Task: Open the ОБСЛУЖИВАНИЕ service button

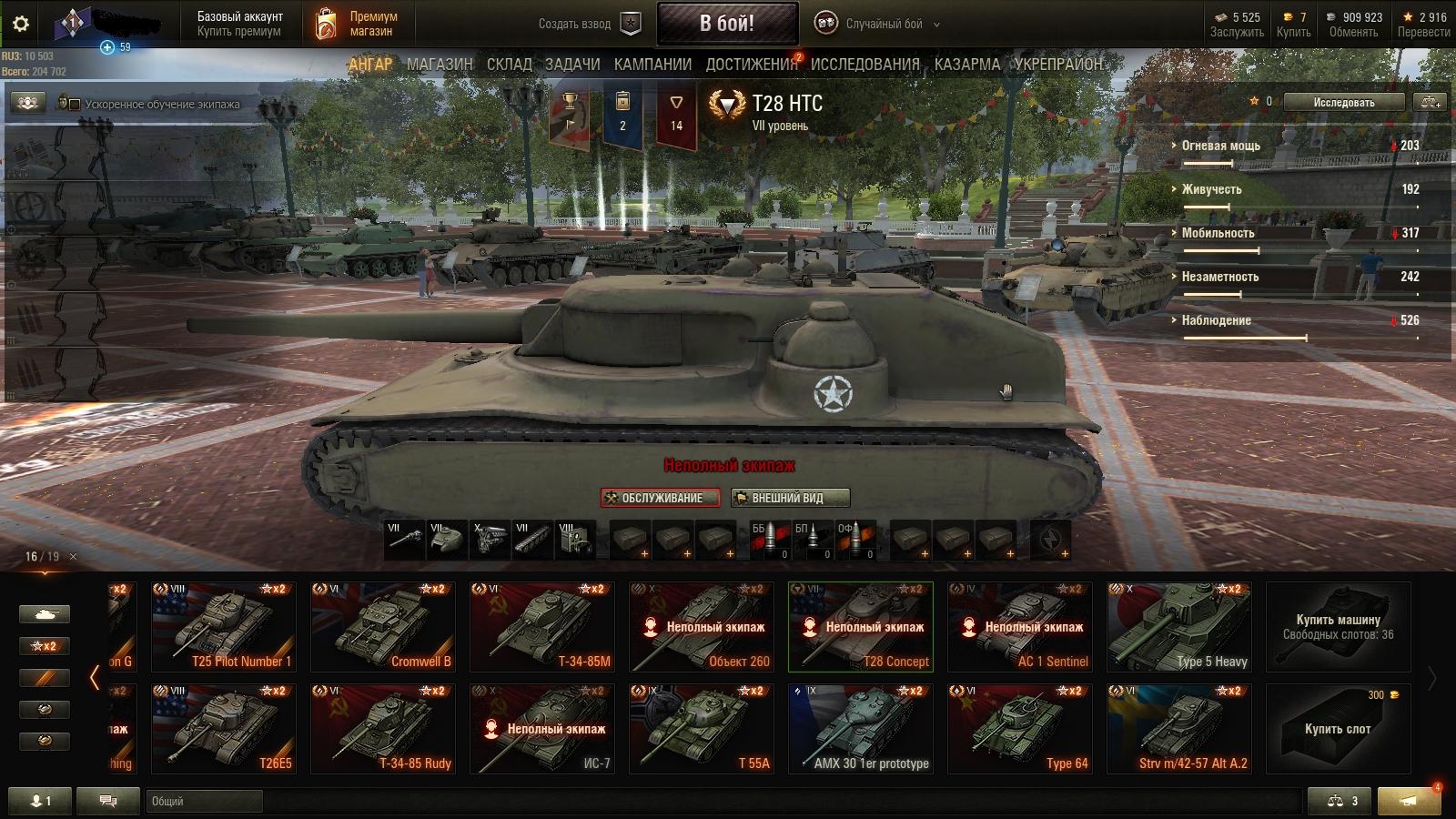Action: coord(660,498)
